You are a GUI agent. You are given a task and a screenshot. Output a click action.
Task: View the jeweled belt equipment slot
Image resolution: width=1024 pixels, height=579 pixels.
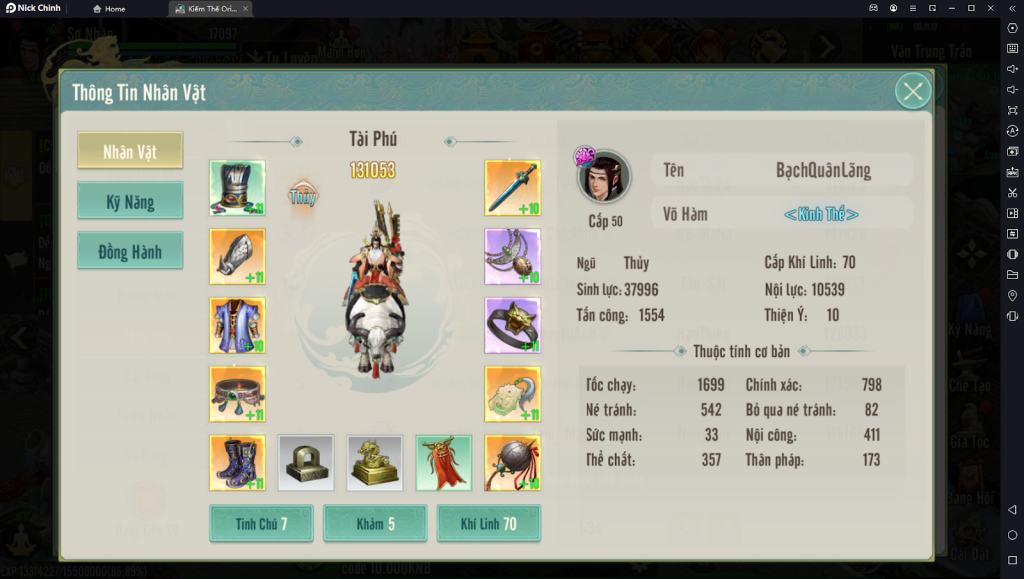[237, 394]
